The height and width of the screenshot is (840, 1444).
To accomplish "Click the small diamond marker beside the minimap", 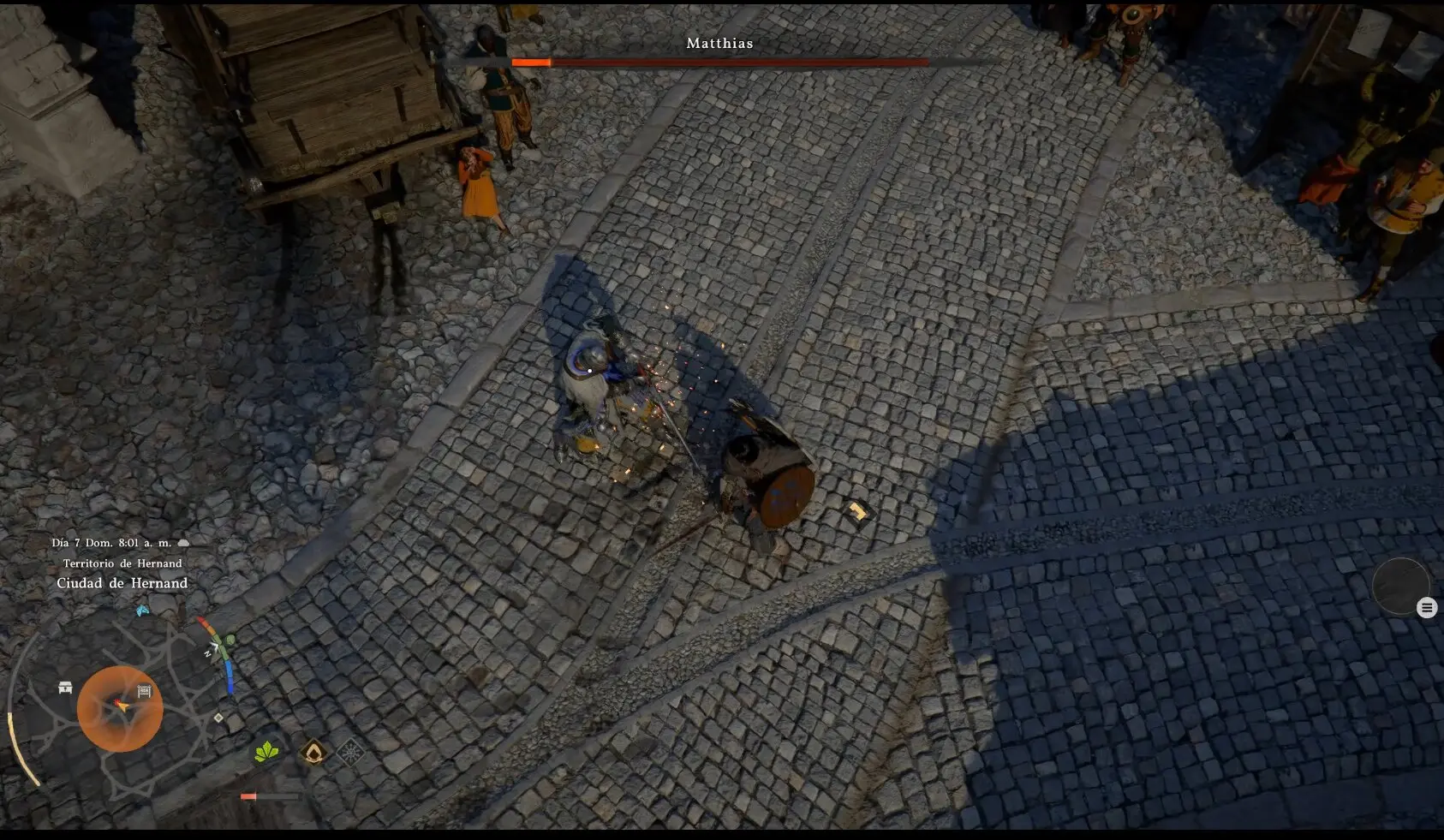I will 218,718.
